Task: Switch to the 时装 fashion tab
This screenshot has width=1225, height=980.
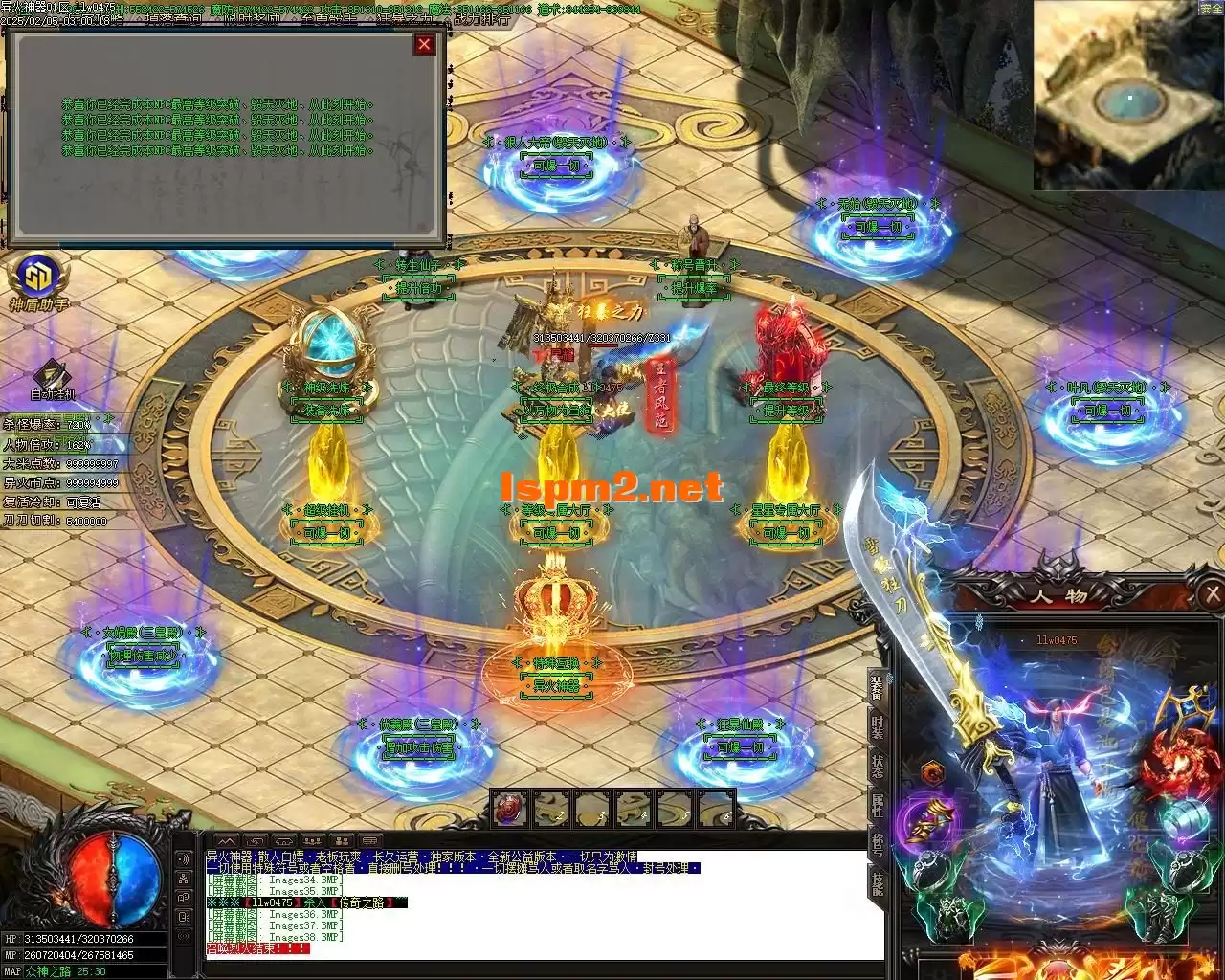Action: pyautogui.click(x=877, y=725)
